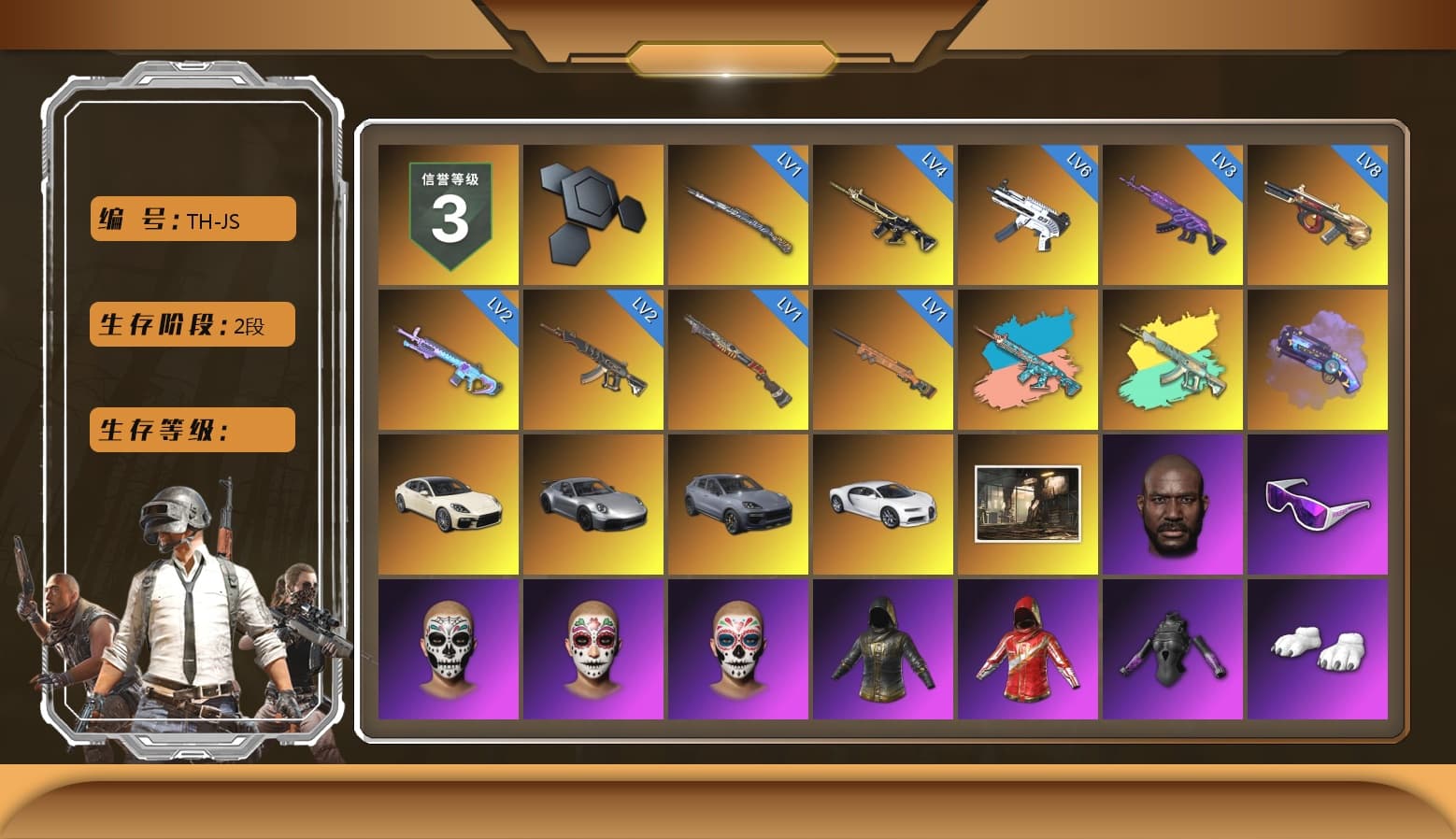This screenshot has width=1456, height=839.
Task: Select the LV2 pink sci-fi rifle skin
Action: 448,360
